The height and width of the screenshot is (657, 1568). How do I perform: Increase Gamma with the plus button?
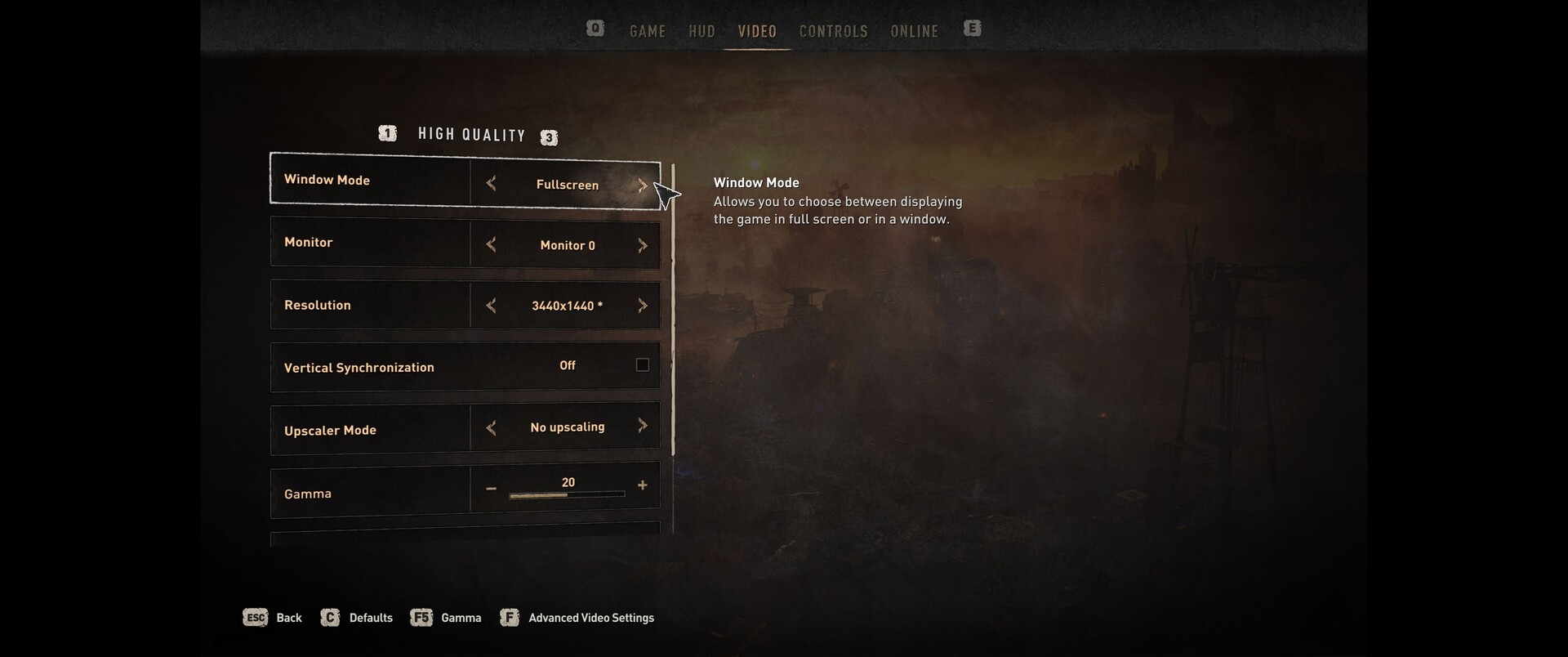[643, 485]
